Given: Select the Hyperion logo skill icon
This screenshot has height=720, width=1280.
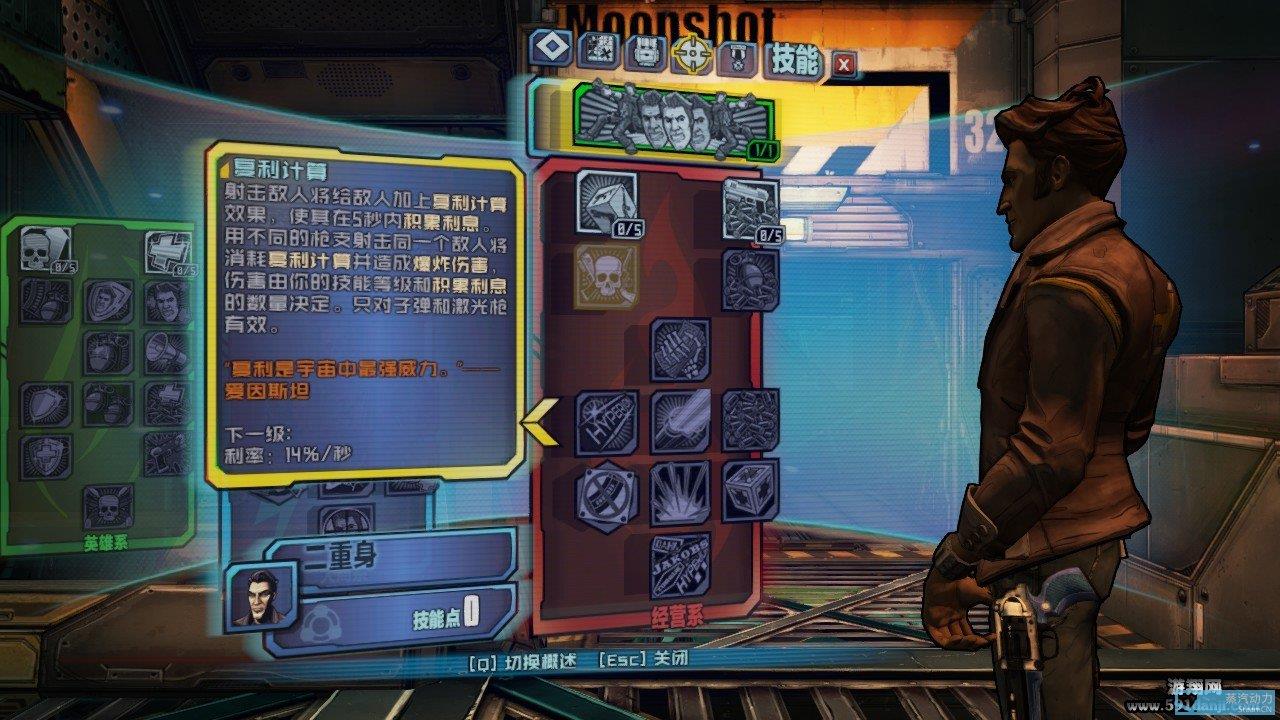Looking at the screenshot, I should tap(607, 422).
